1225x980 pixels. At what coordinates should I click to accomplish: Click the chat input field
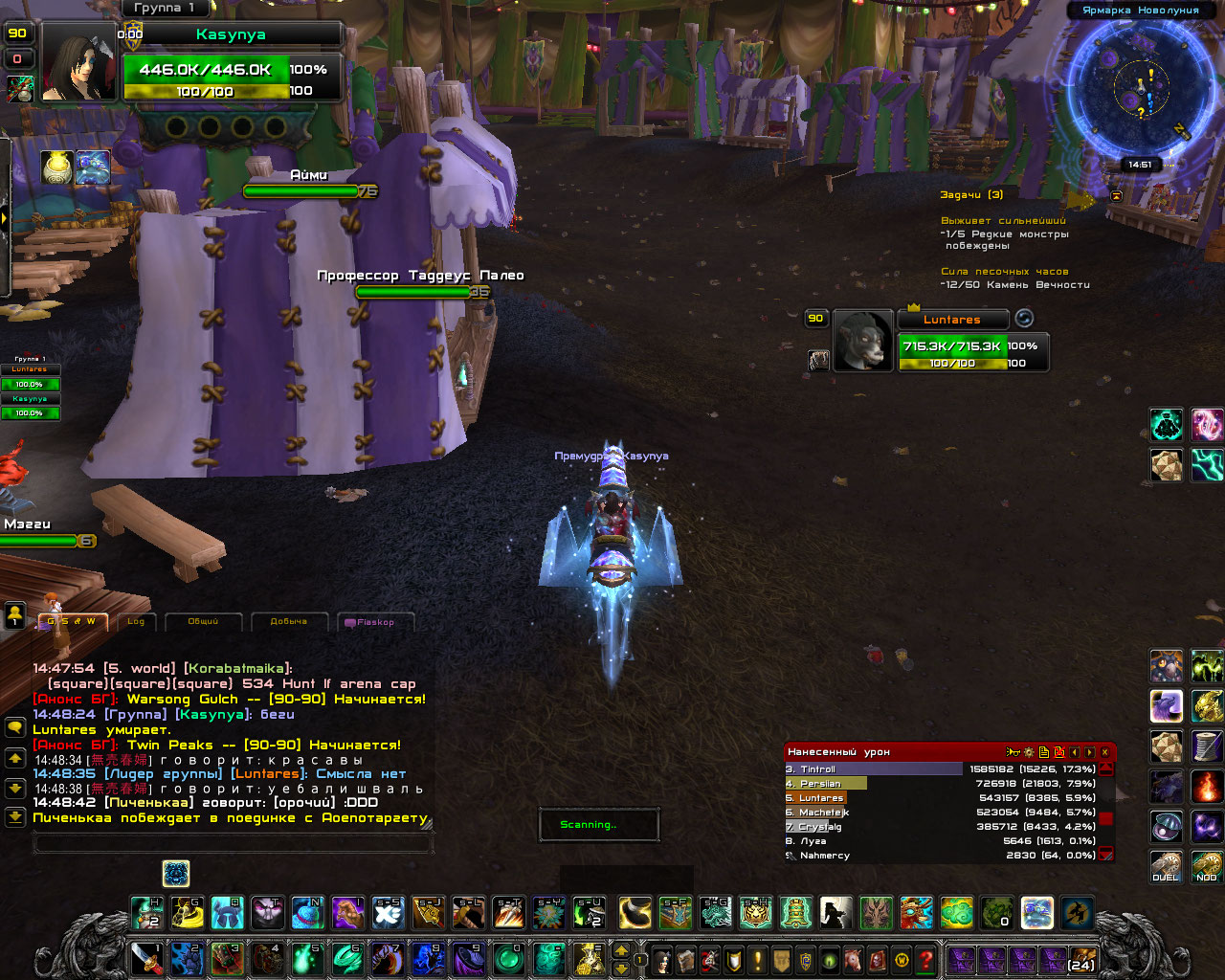[233, 843]
